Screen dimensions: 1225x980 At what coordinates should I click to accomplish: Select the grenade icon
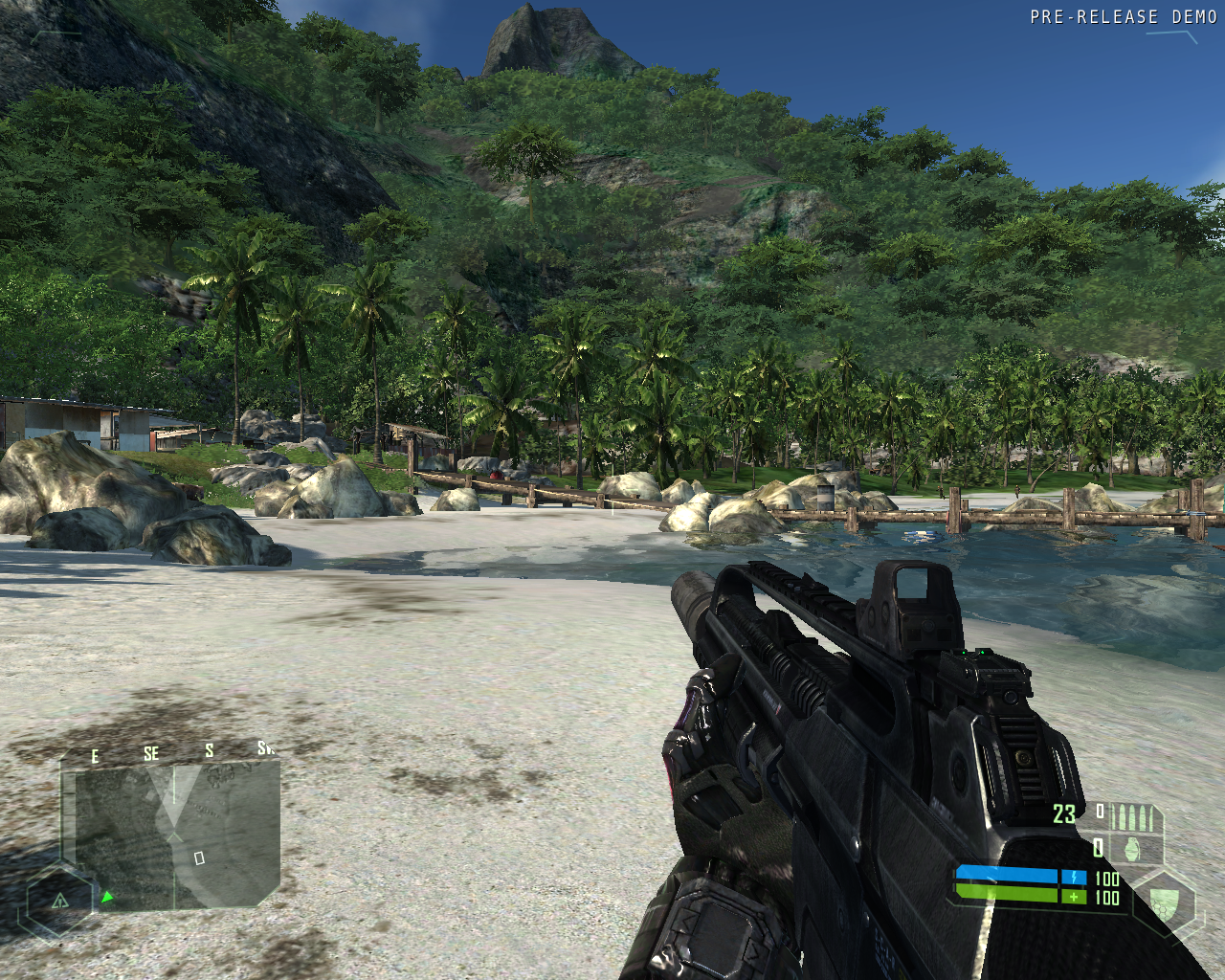pos(1132,848)
